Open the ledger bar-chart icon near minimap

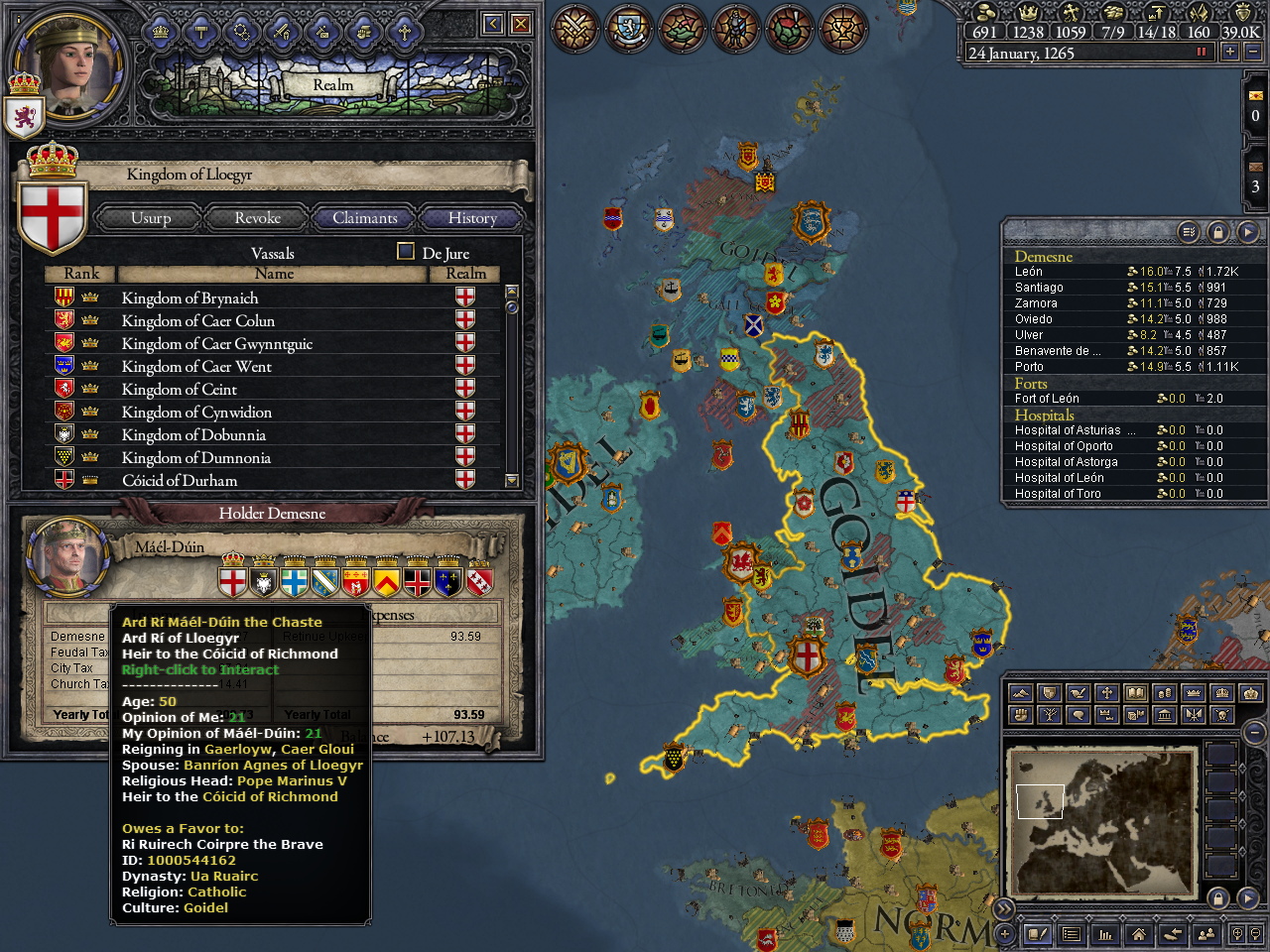tap(1105, 934)
